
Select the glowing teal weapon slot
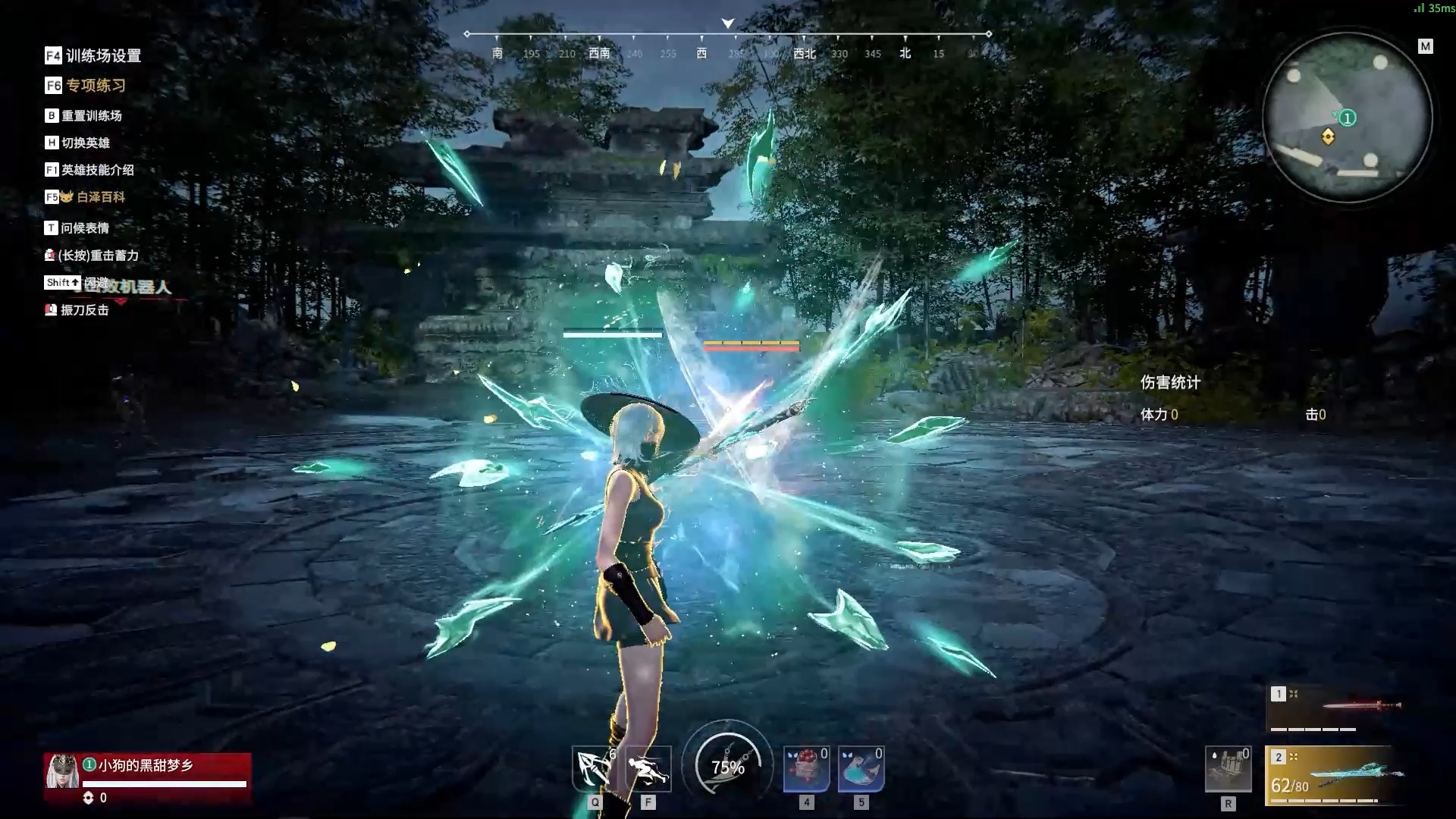(1335, 776)
